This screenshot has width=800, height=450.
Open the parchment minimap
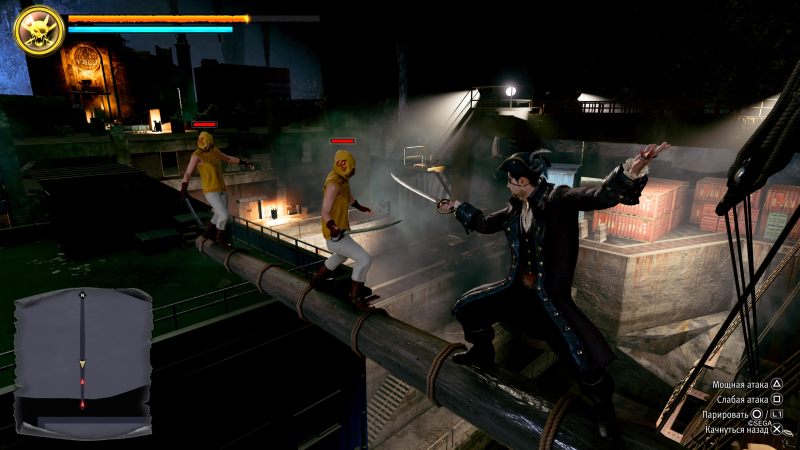pos(83,363)
